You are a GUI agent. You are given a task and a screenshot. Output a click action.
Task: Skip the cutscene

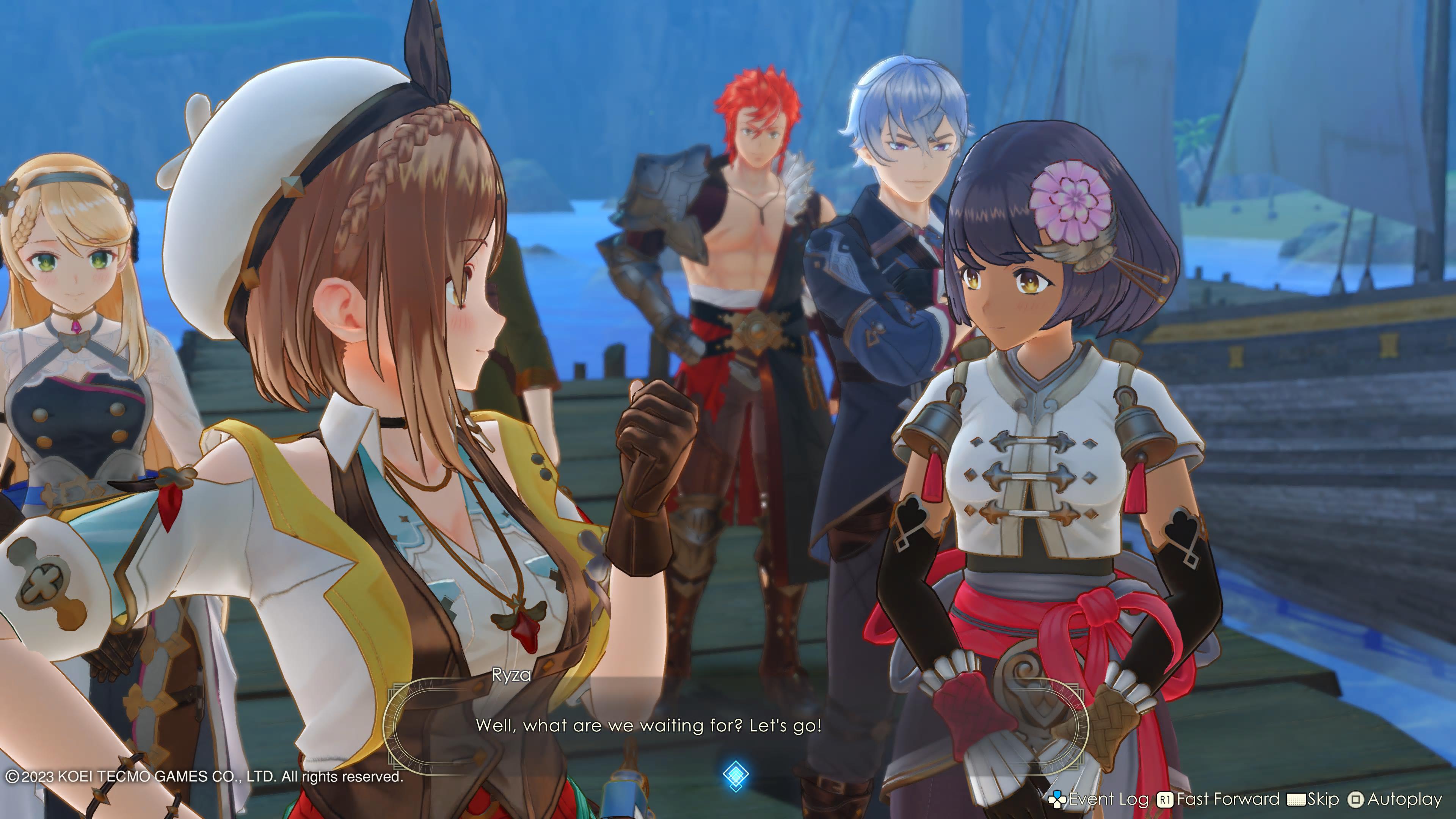pyautogui.click(x=1313, y=799)
